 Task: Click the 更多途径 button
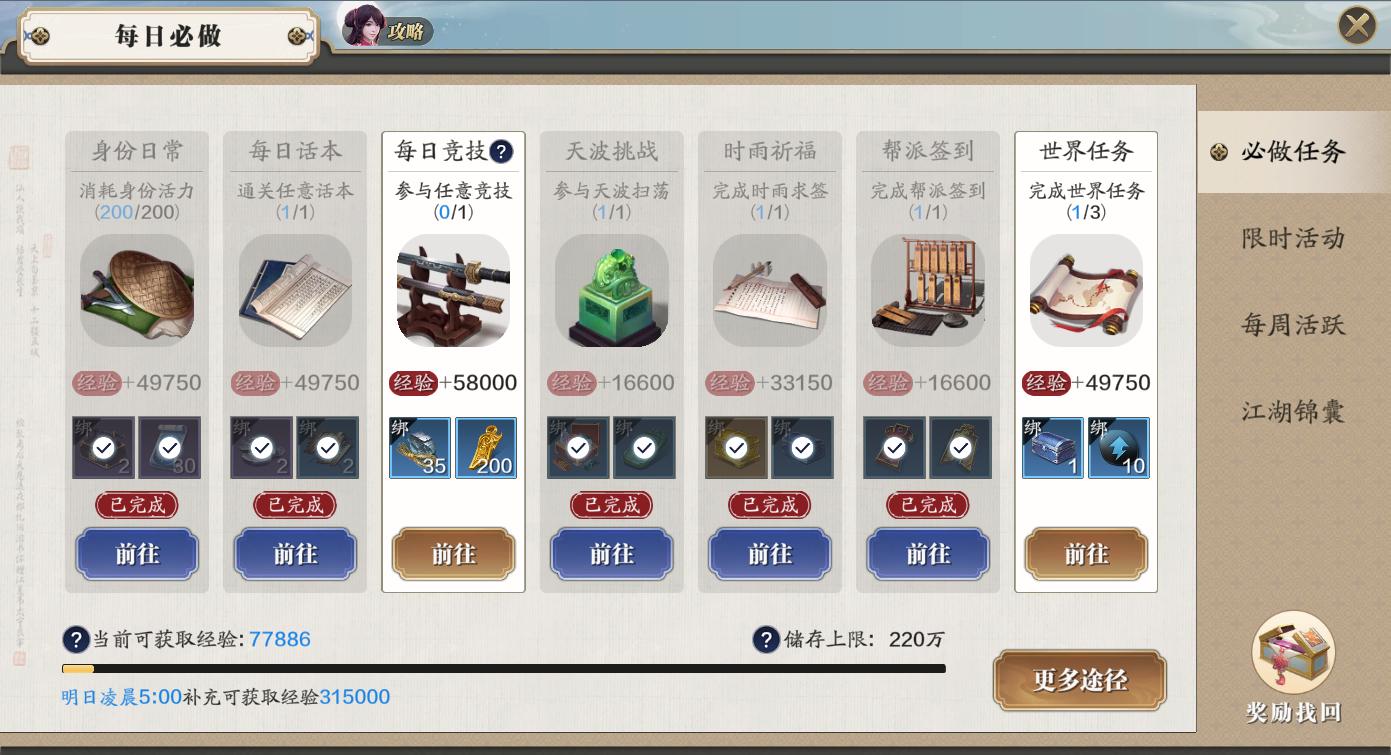1080,680
